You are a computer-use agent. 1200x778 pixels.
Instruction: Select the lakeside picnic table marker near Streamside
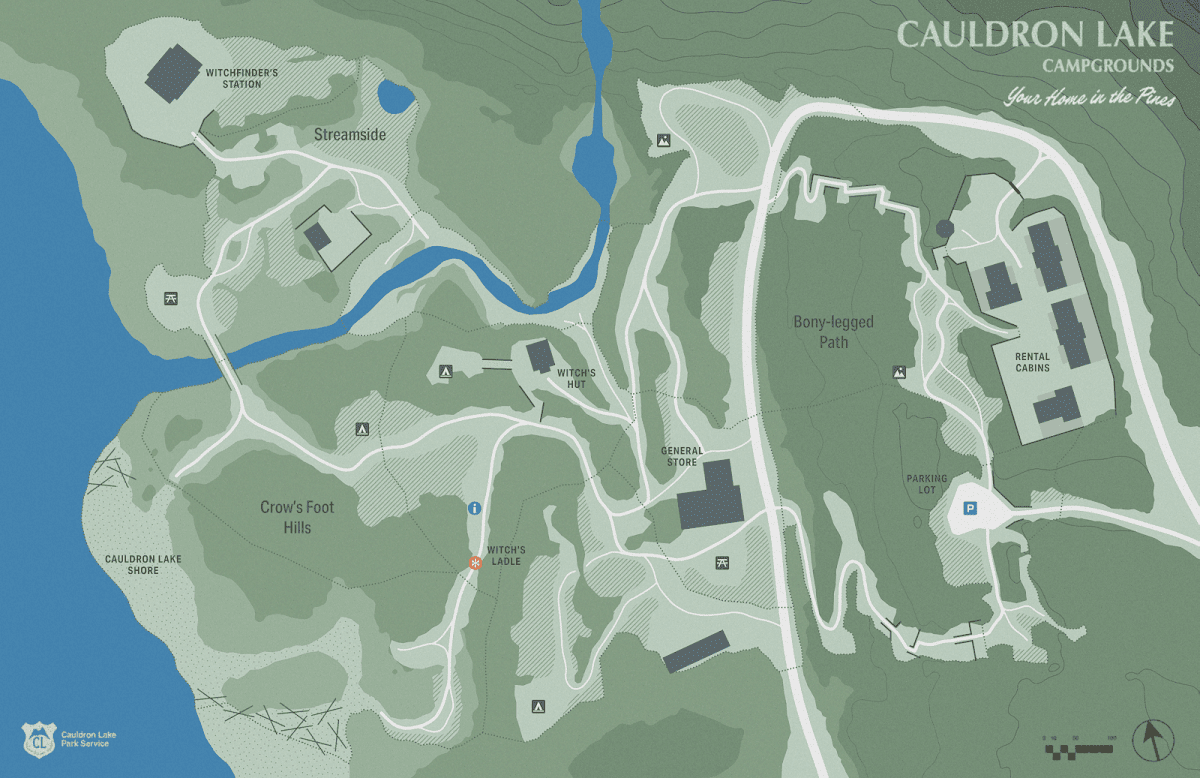pos(171,298)
